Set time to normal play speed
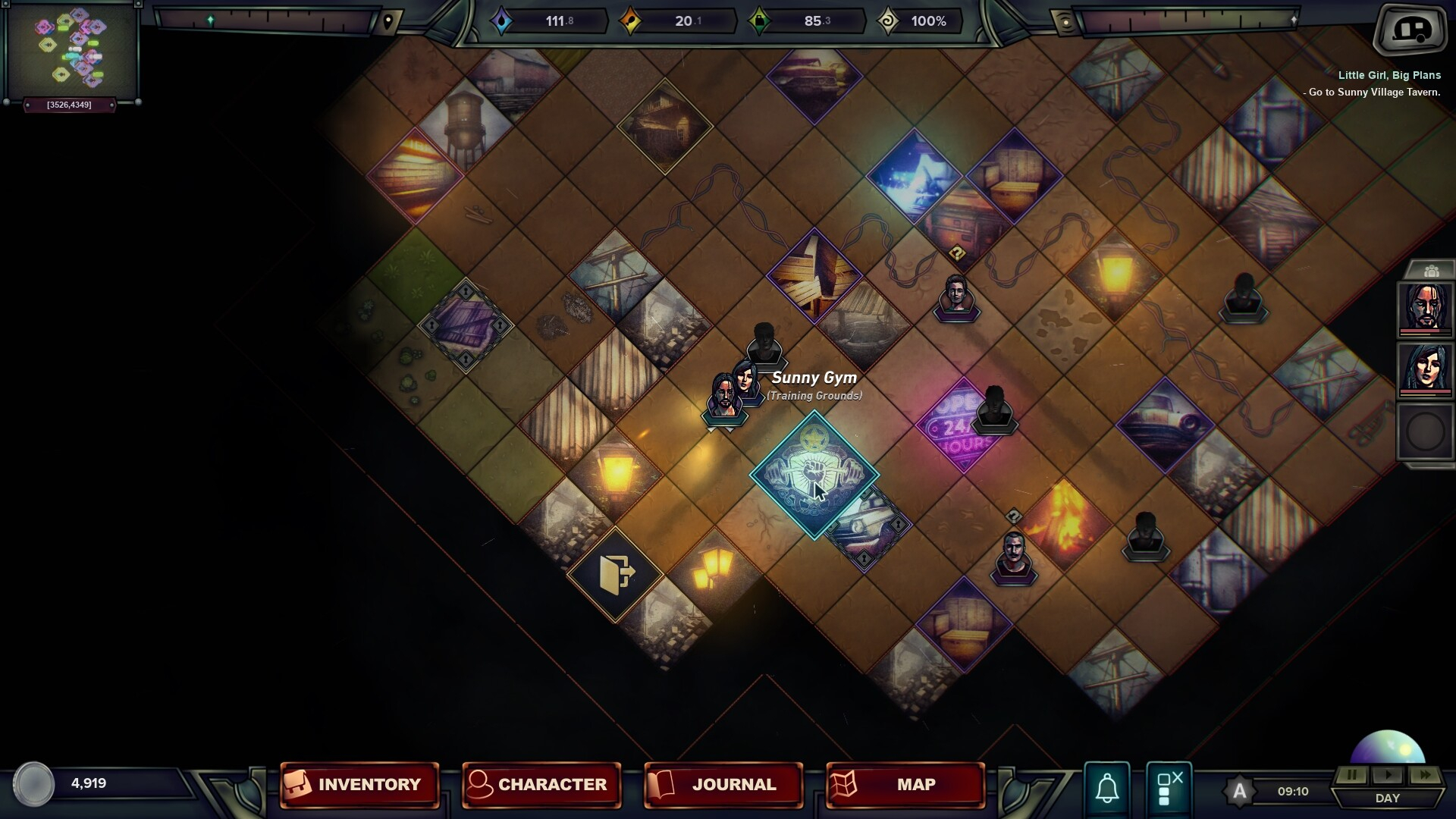Viewport: 1456px width, 819px height. pos(1389,775)
